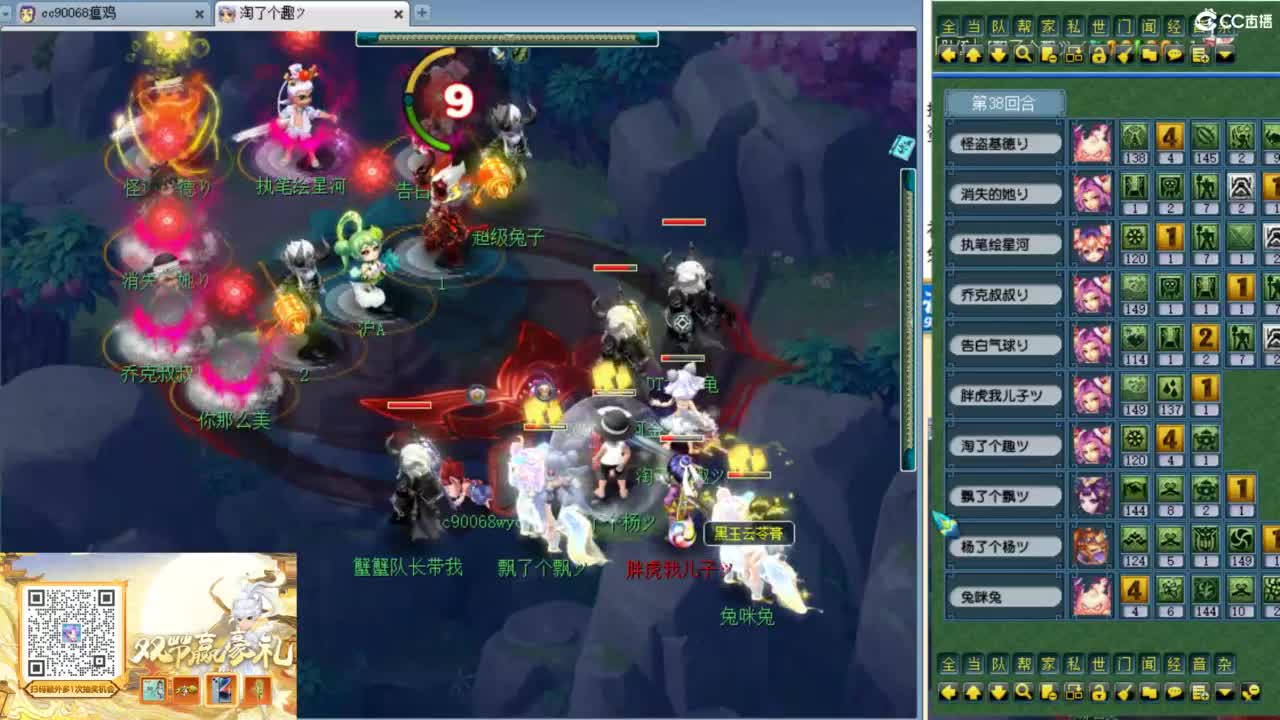
Task: Click the folder icon in the chat toolbar
Action: point(1149,55)
